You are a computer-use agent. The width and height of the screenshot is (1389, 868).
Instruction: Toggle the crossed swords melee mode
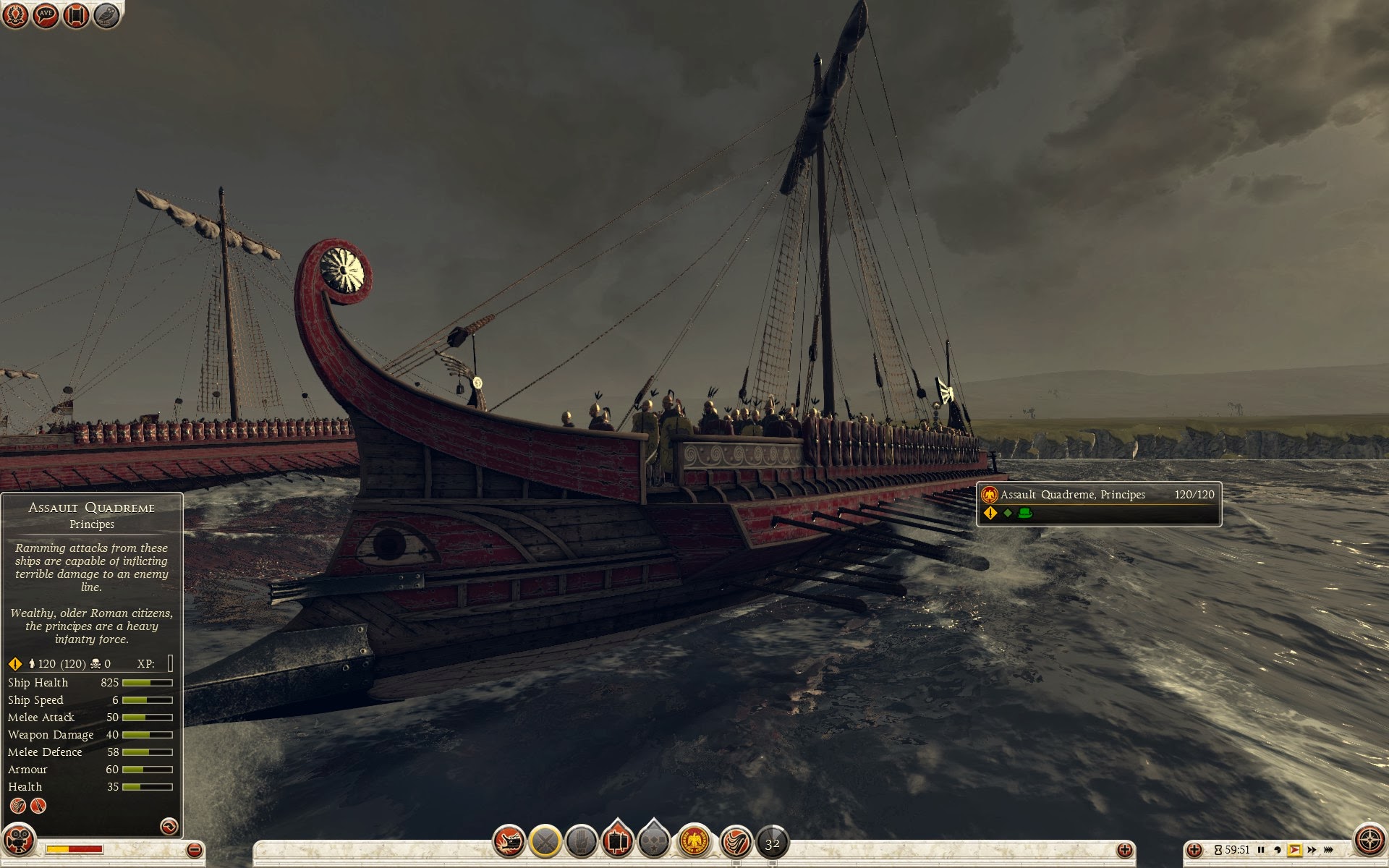pyautogui.click(x=545, y=841)
